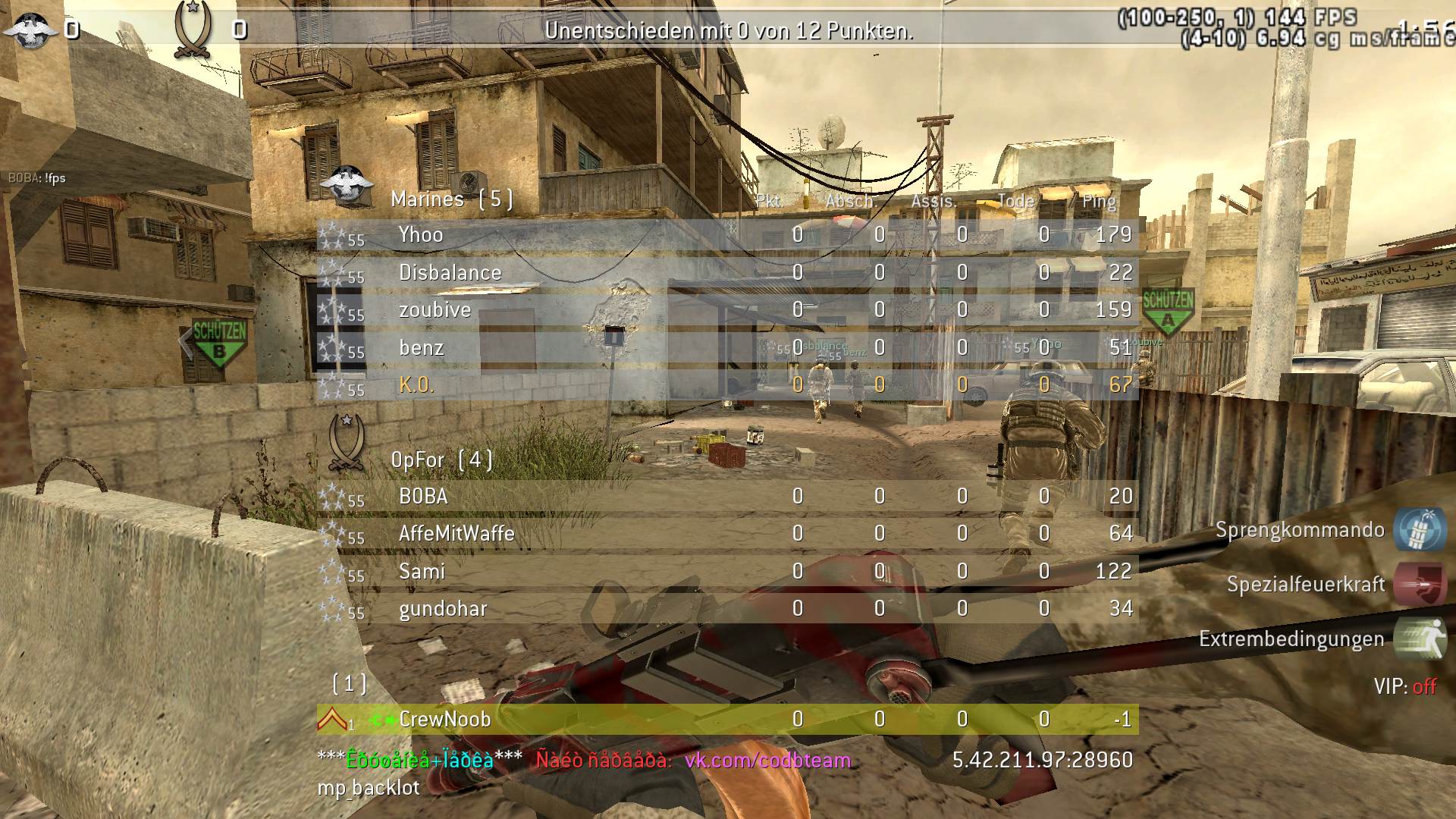Click the Marines team header

click(451, 199)
